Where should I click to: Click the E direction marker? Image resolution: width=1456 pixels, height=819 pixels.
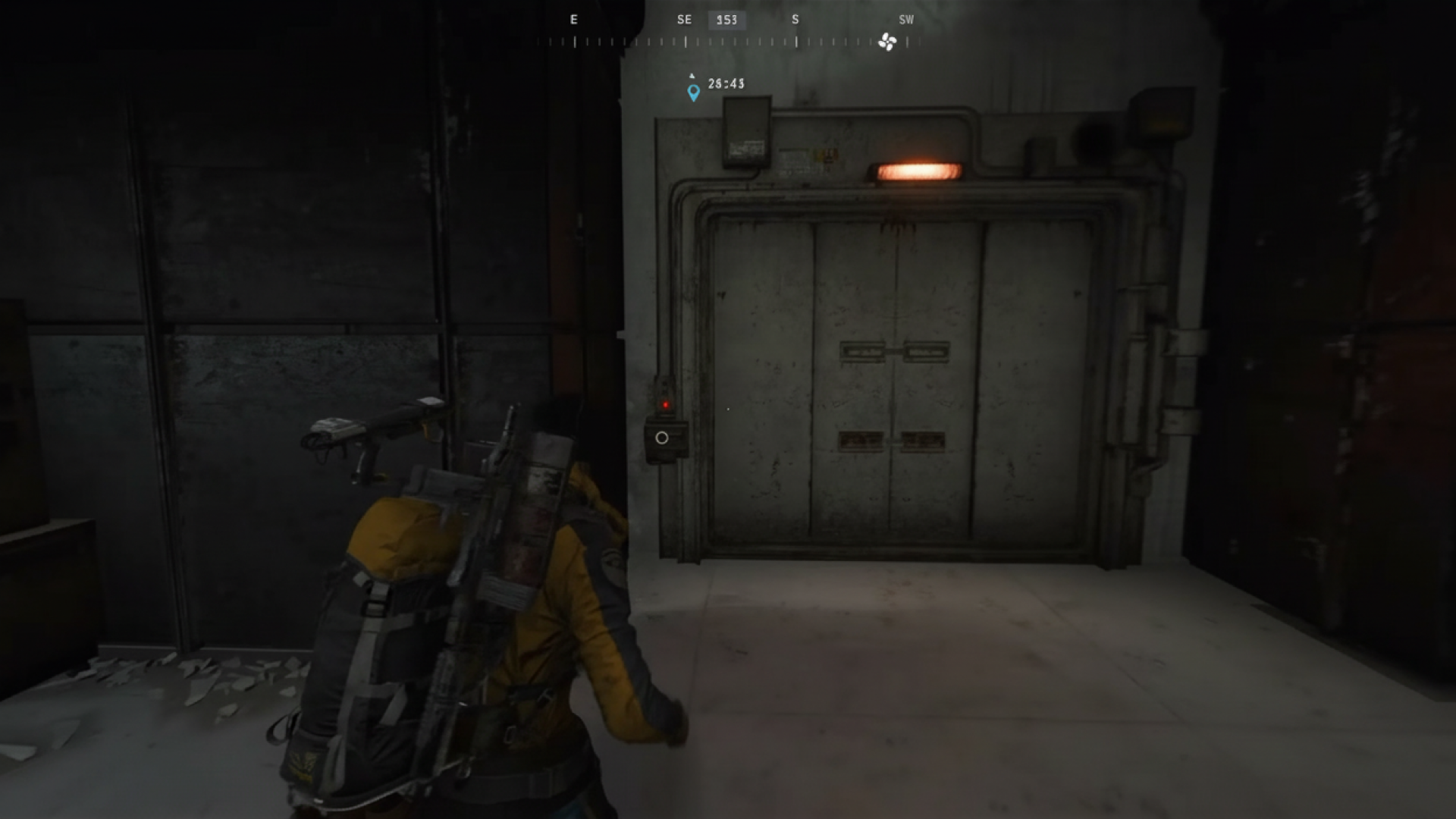573,20
